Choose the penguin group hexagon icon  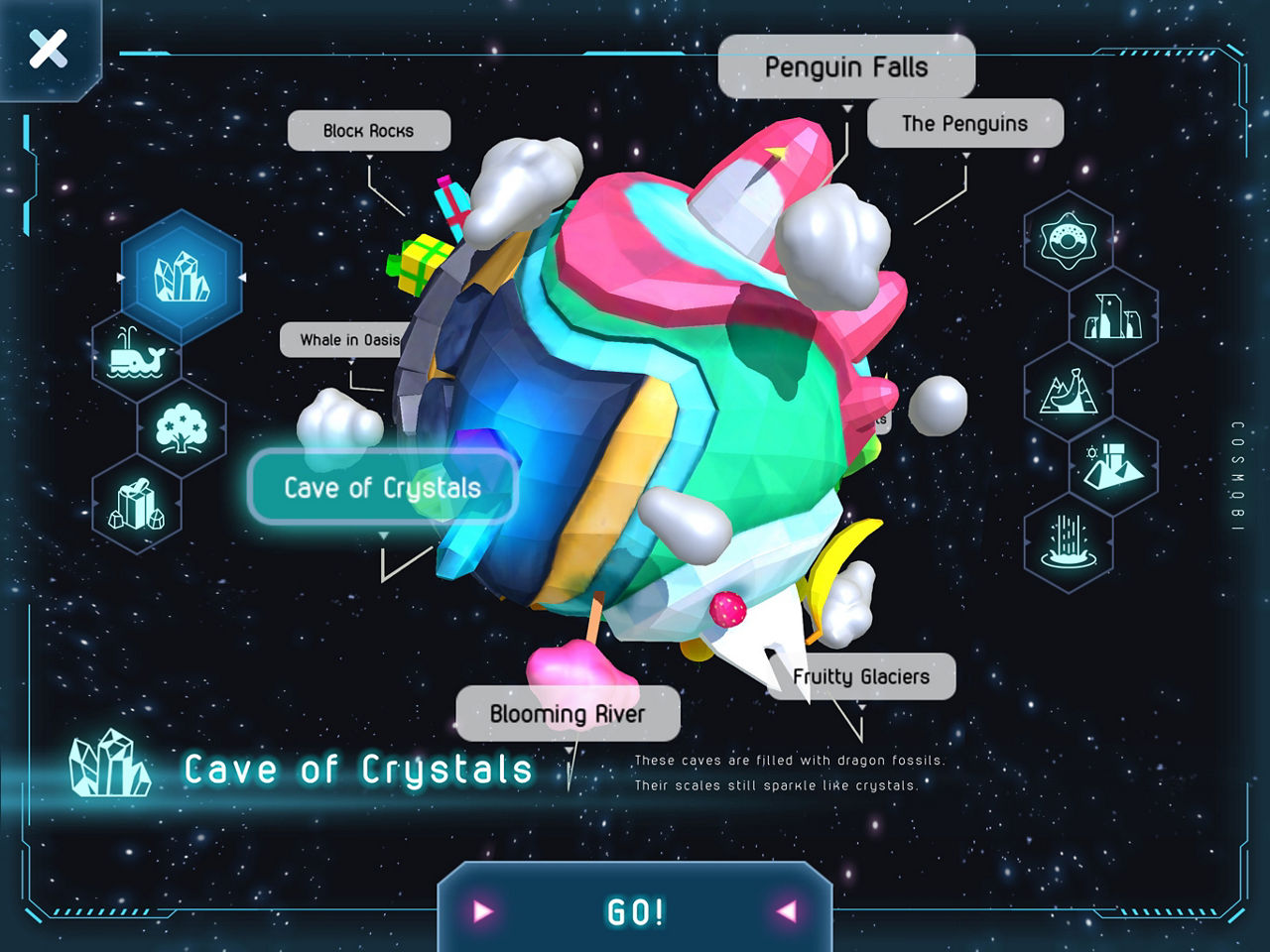tap(1113, 316)
